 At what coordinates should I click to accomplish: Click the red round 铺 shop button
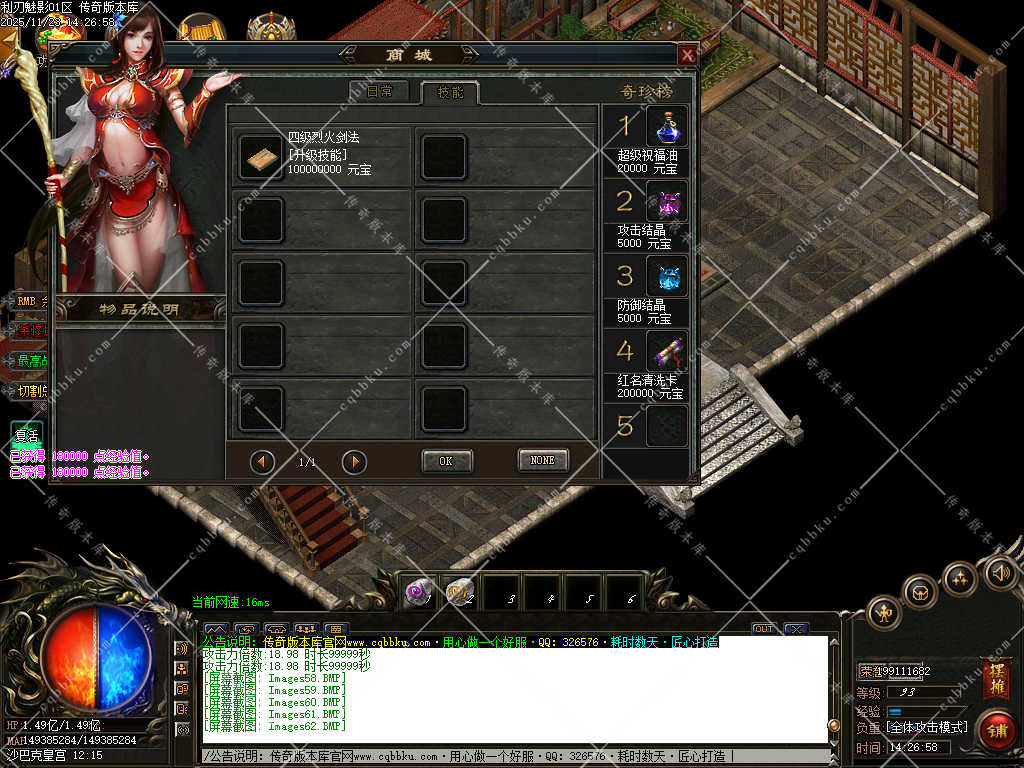tap(996, 729)
